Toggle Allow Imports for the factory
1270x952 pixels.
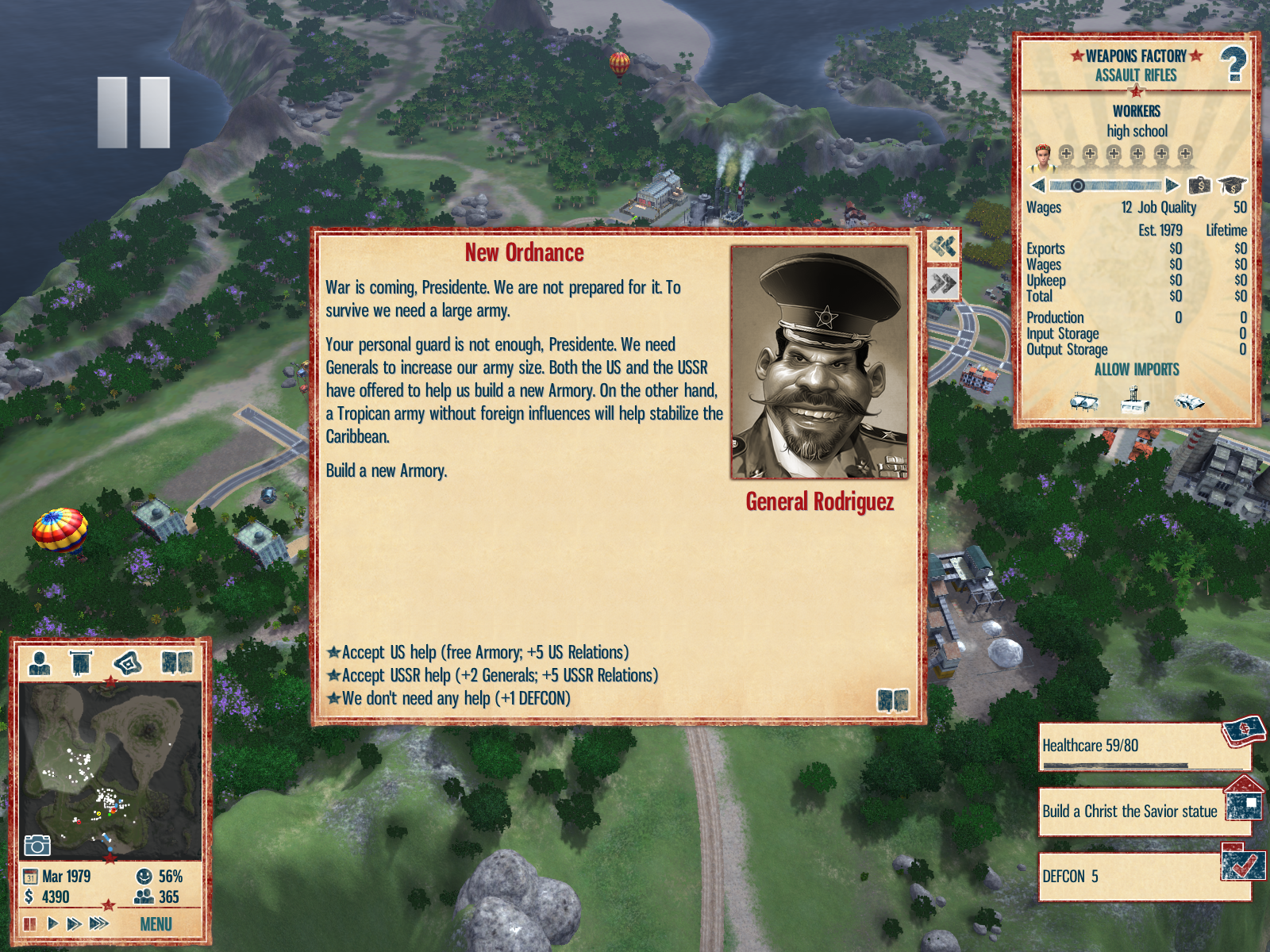coord(1136,370)
